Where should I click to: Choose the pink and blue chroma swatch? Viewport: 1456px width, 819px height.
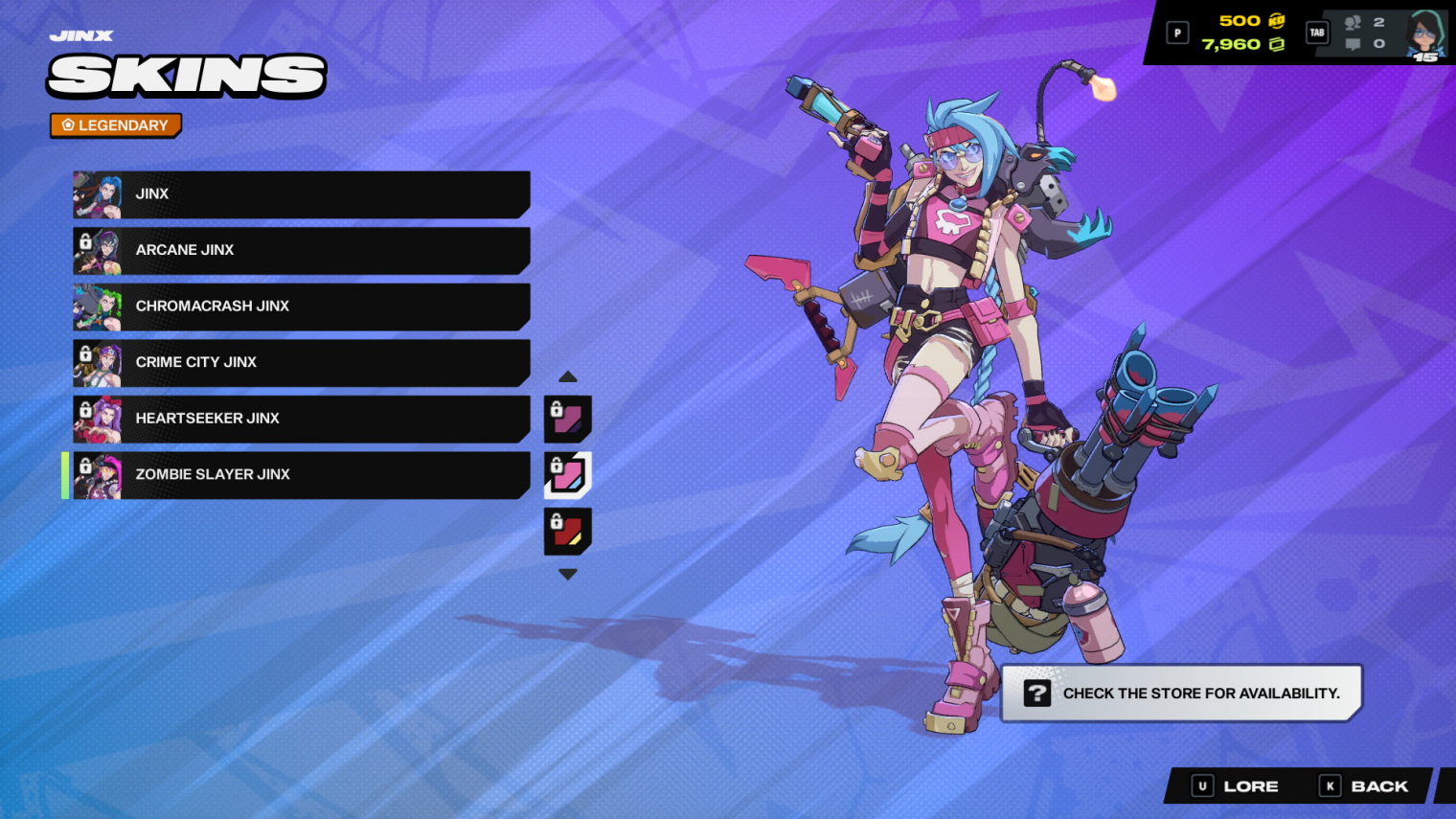coord(568,475)
